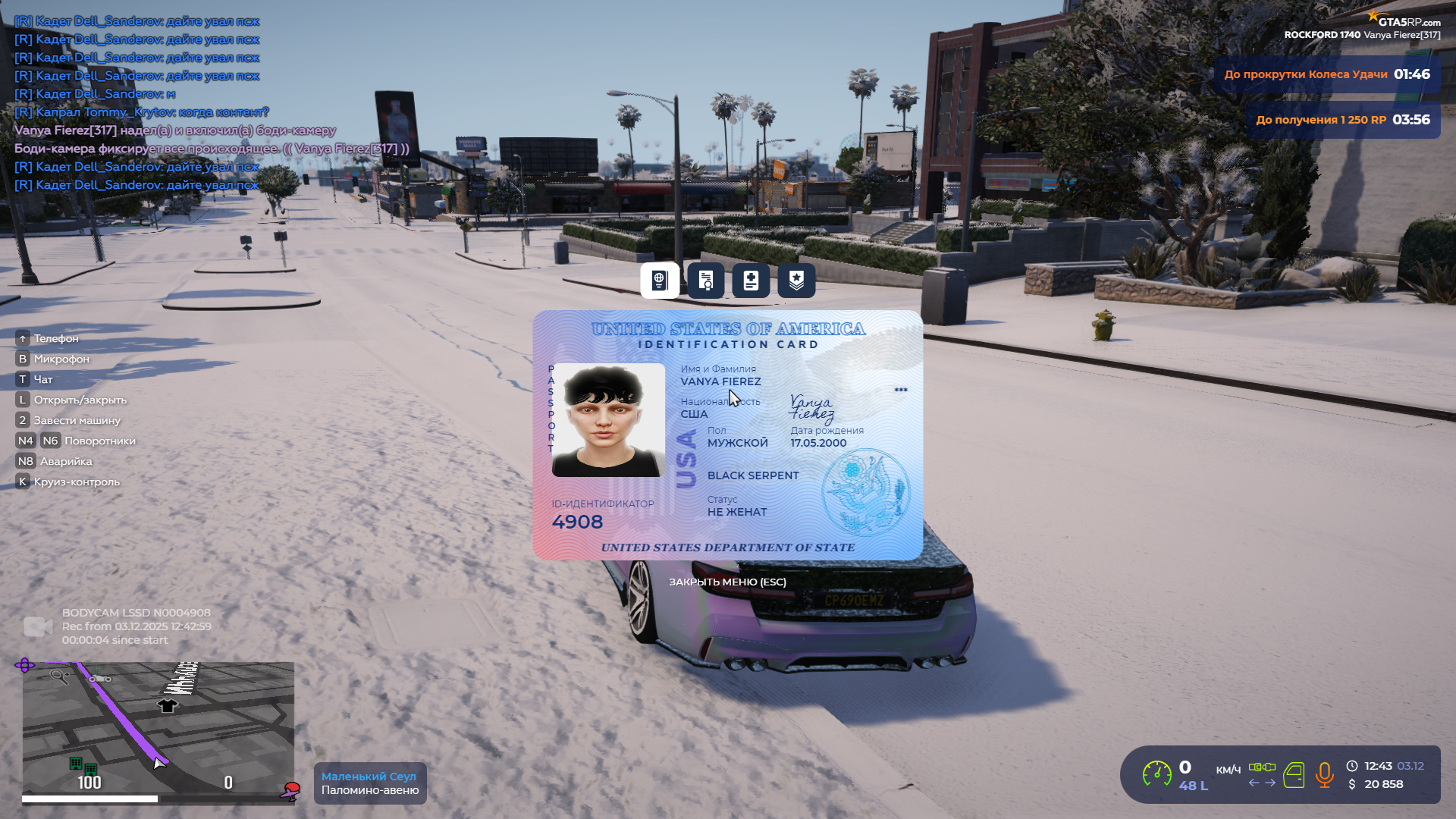The image size is (1456, 819).
Task: Switch to the licenses certificate tab
Action: (705, 281)
